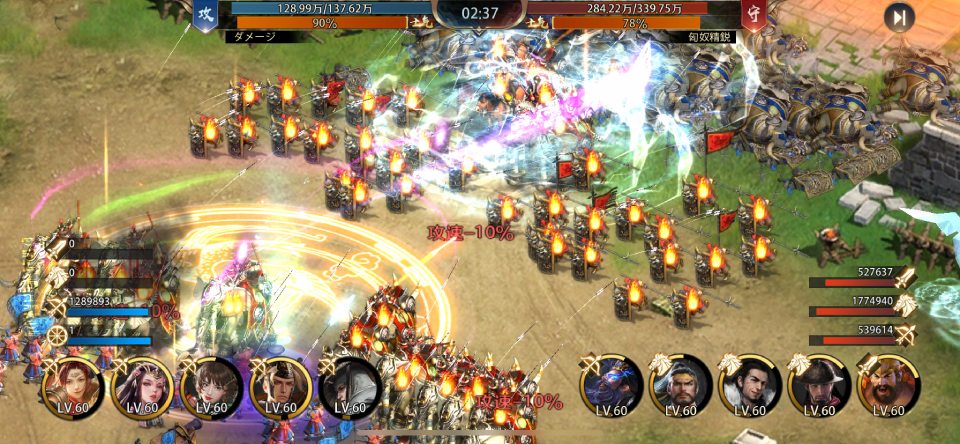Skip the battle with the fast-forward button

click(899, 17)
